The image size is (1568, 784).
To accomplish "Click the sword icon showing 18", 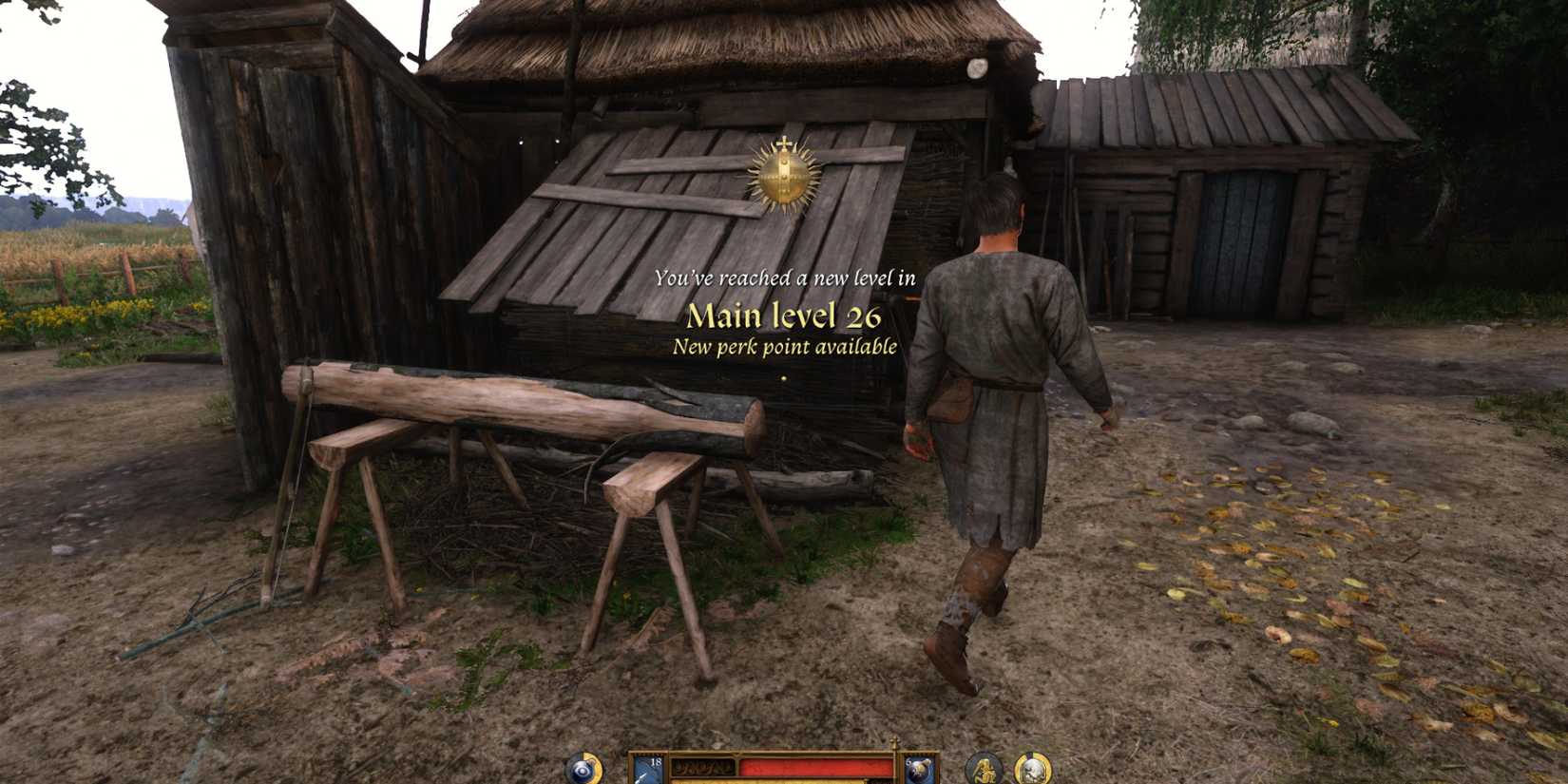I will [x=649, y=768].
